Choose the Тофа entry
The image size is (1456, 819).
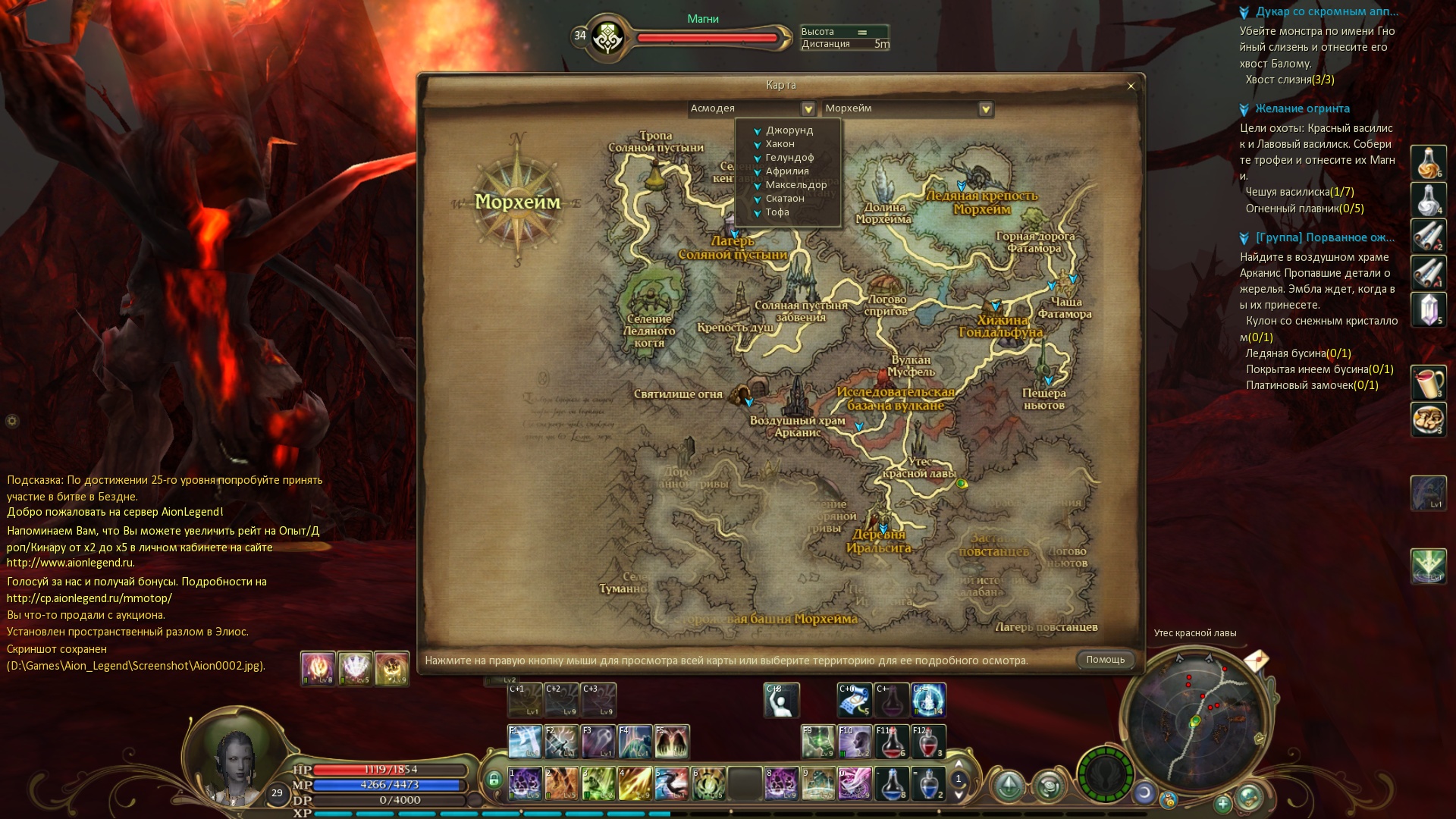777,212
